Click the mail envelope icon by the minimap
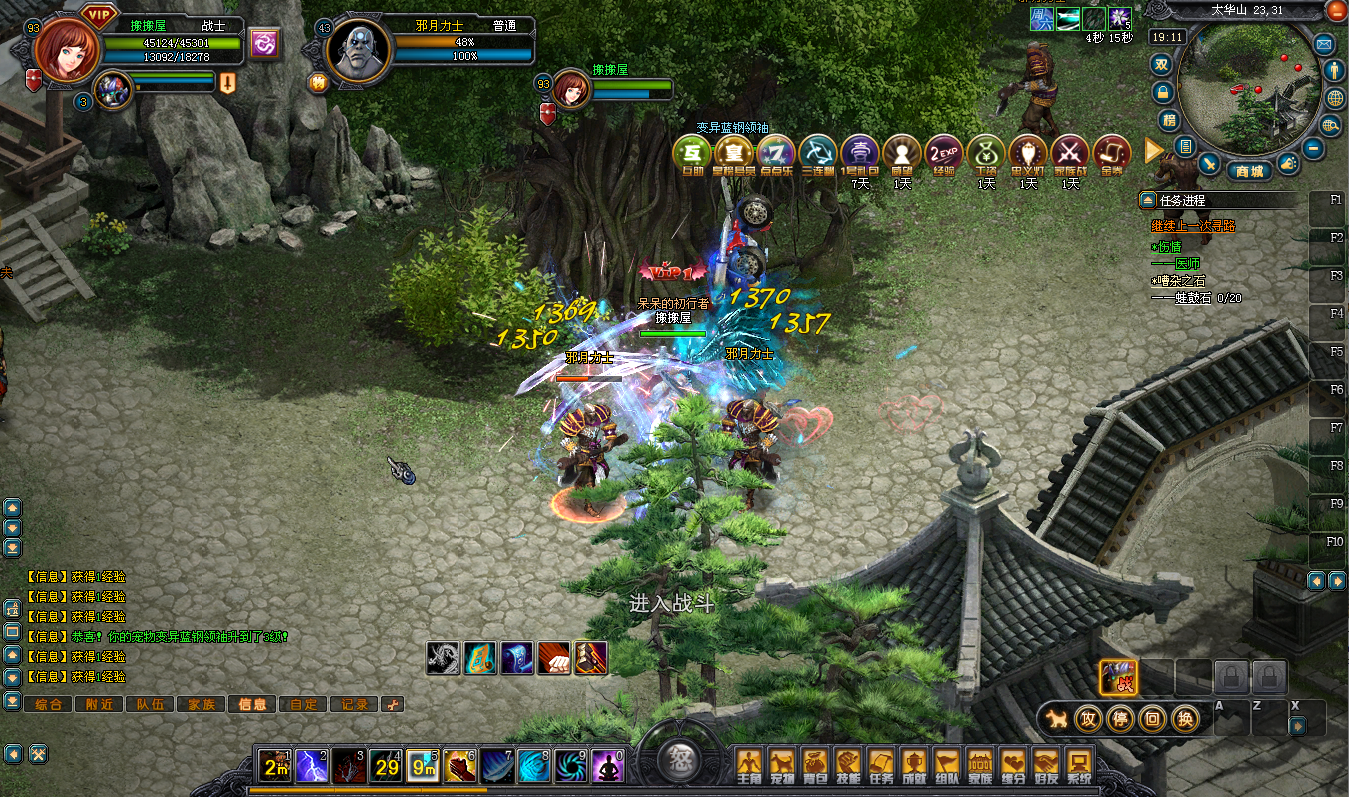The image size is (1349, 797). pyautogui.click(x=1324, y=44)
